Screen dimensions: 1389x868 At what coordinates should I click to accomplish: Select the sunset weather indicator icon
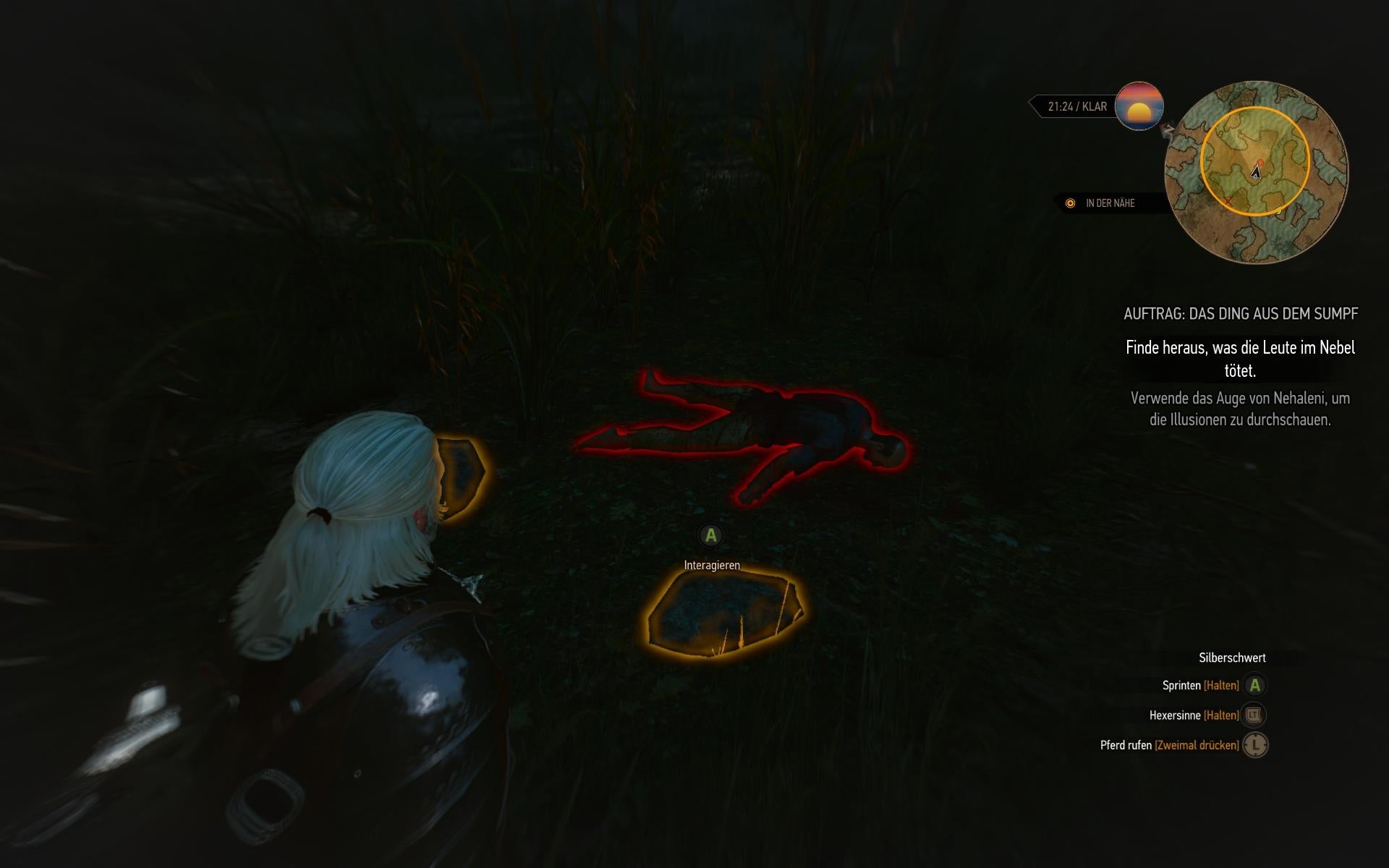coord(1140,107)
